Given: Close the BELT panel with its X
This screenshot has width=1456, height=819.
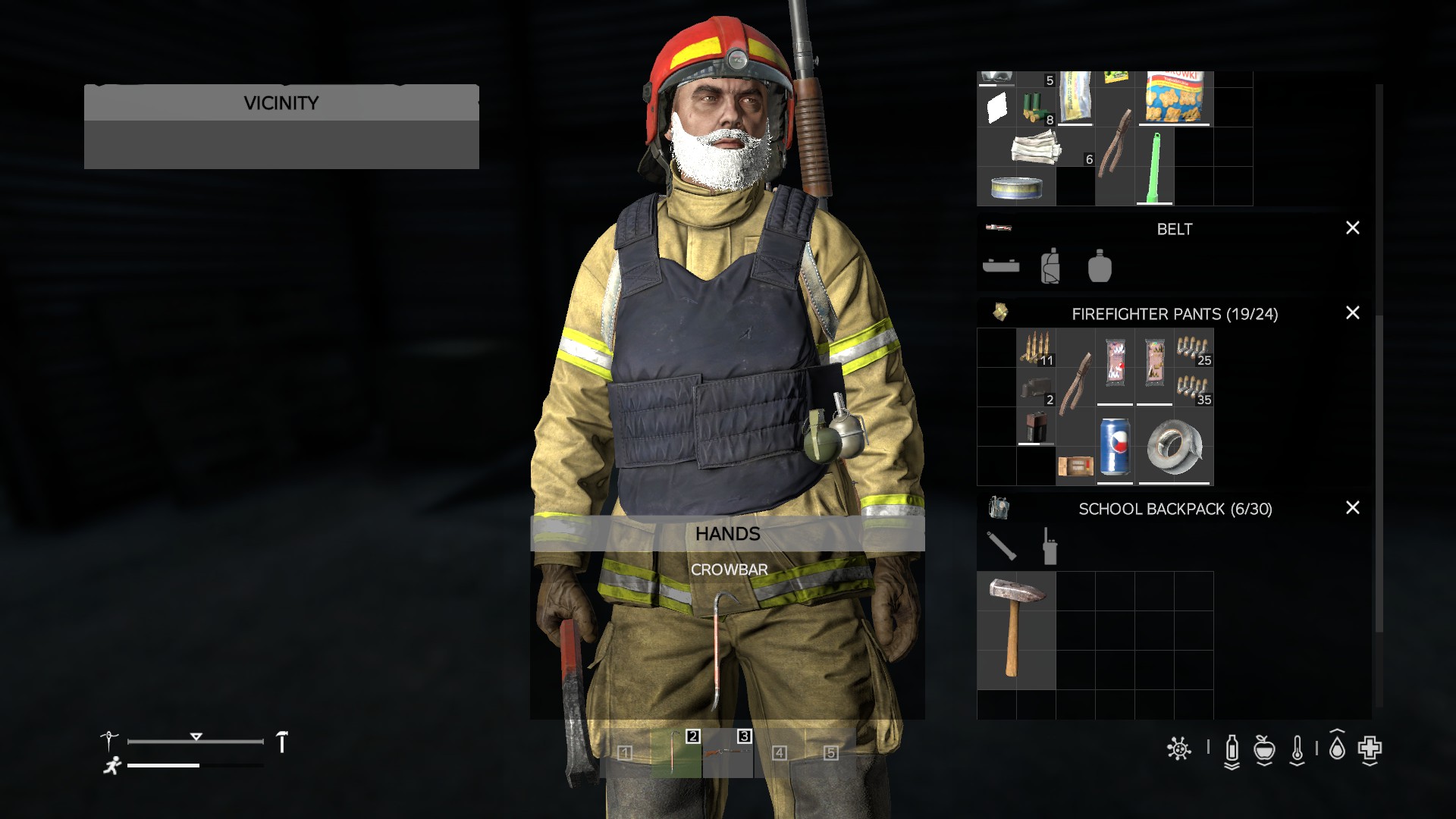Looking at the screenshot, I should click(1353, 228).
